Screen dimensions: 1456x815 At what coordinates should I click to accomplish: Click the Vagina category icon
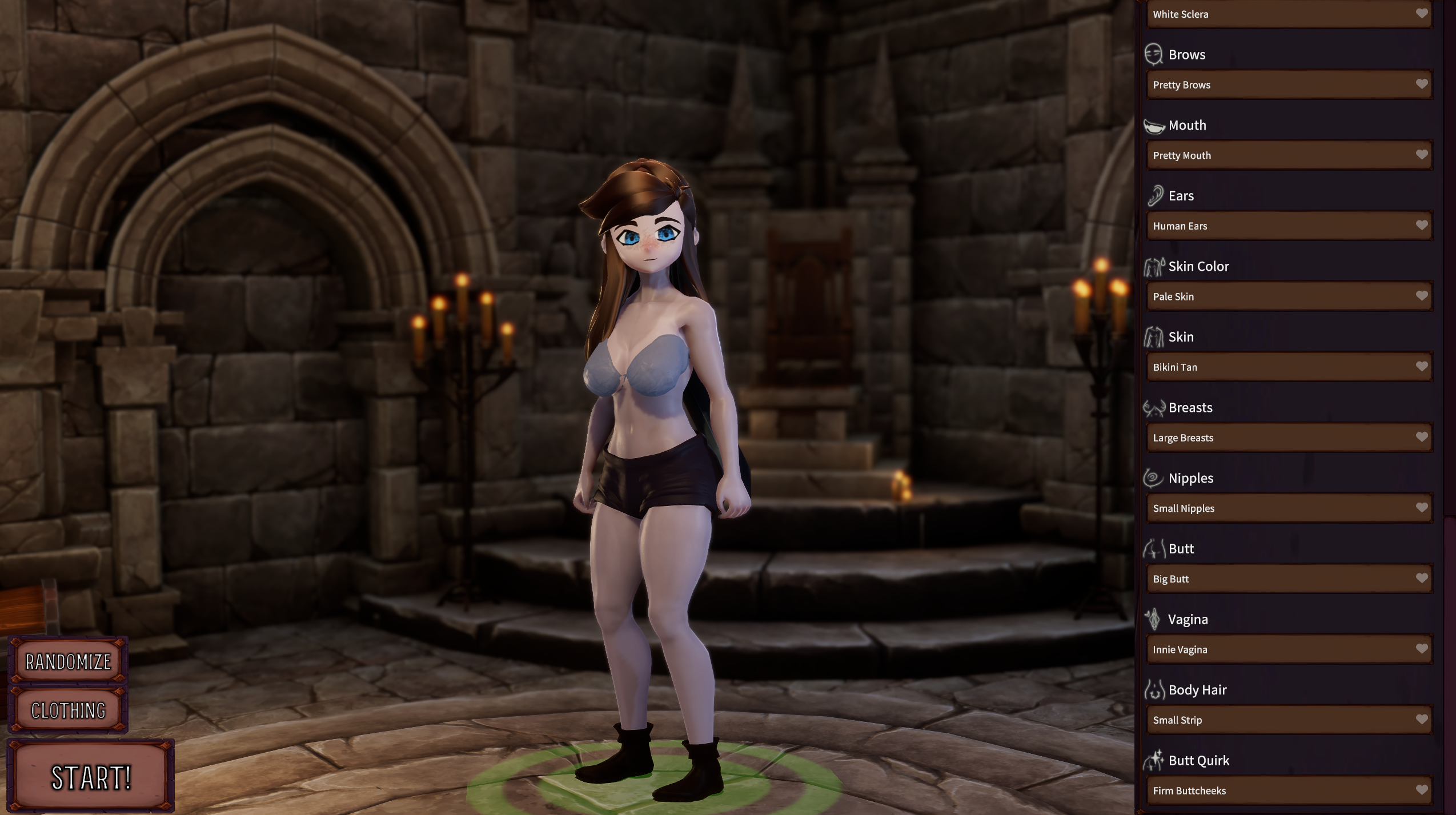(1155, 619)
